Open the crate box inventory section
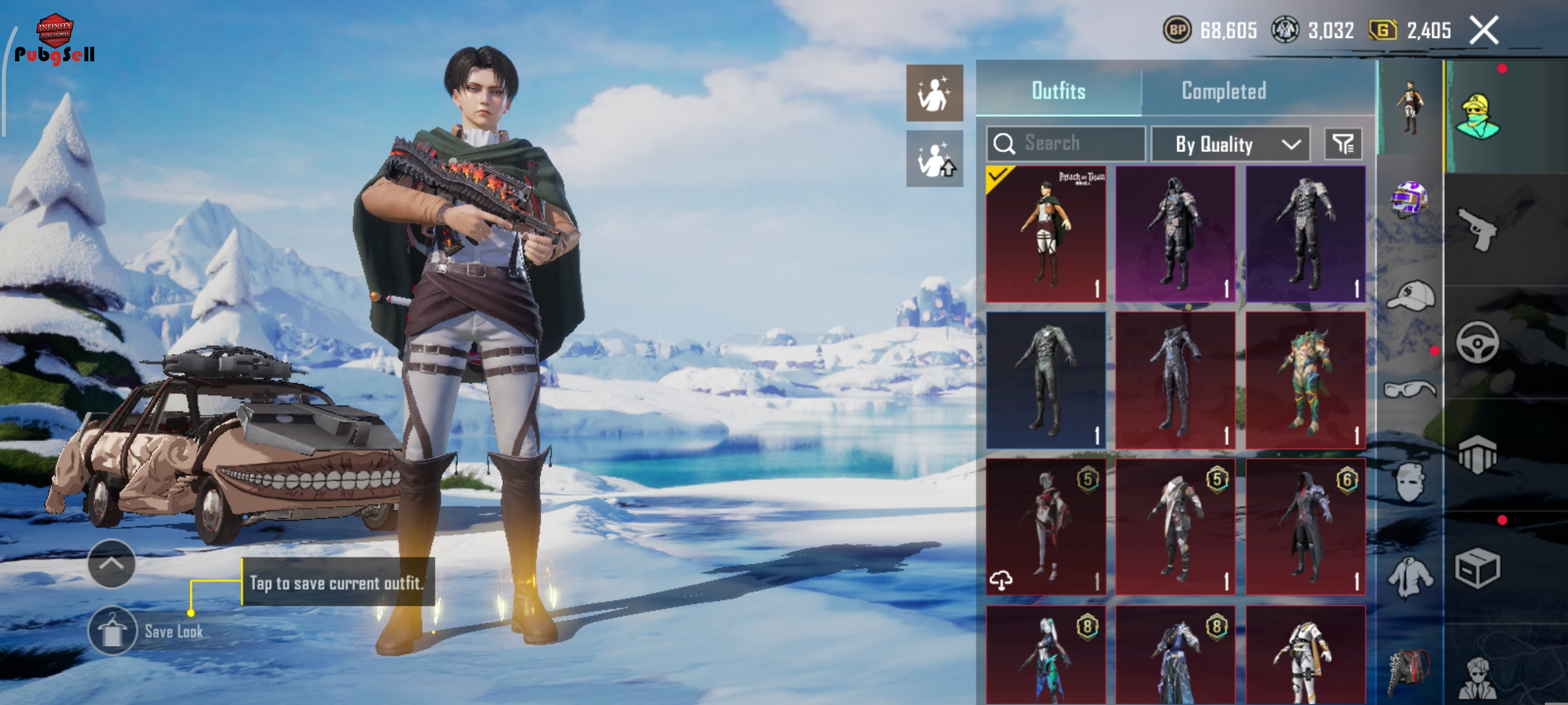1568x705 pixels. (x=1477, y=568)
